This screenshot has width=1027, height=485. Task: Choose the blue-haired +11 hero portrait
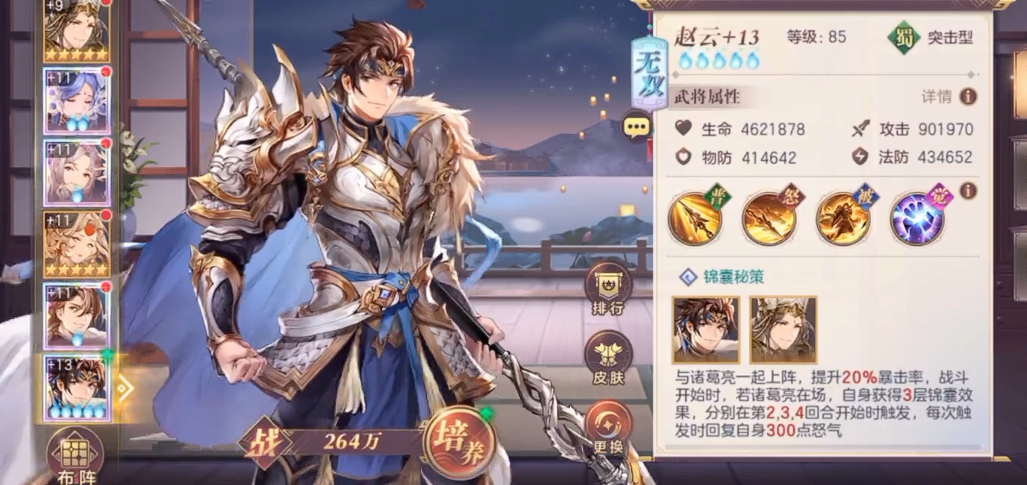76,101
